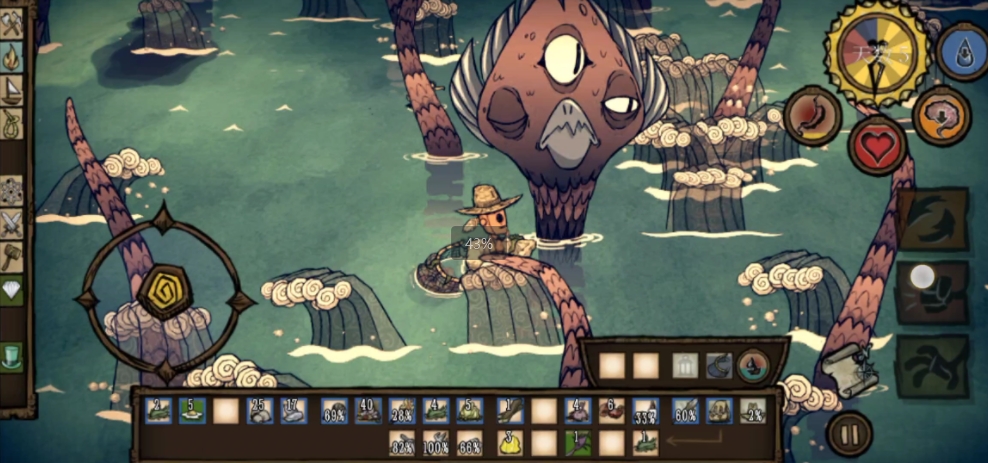Open the rolled map scroll

coord(851,370)
